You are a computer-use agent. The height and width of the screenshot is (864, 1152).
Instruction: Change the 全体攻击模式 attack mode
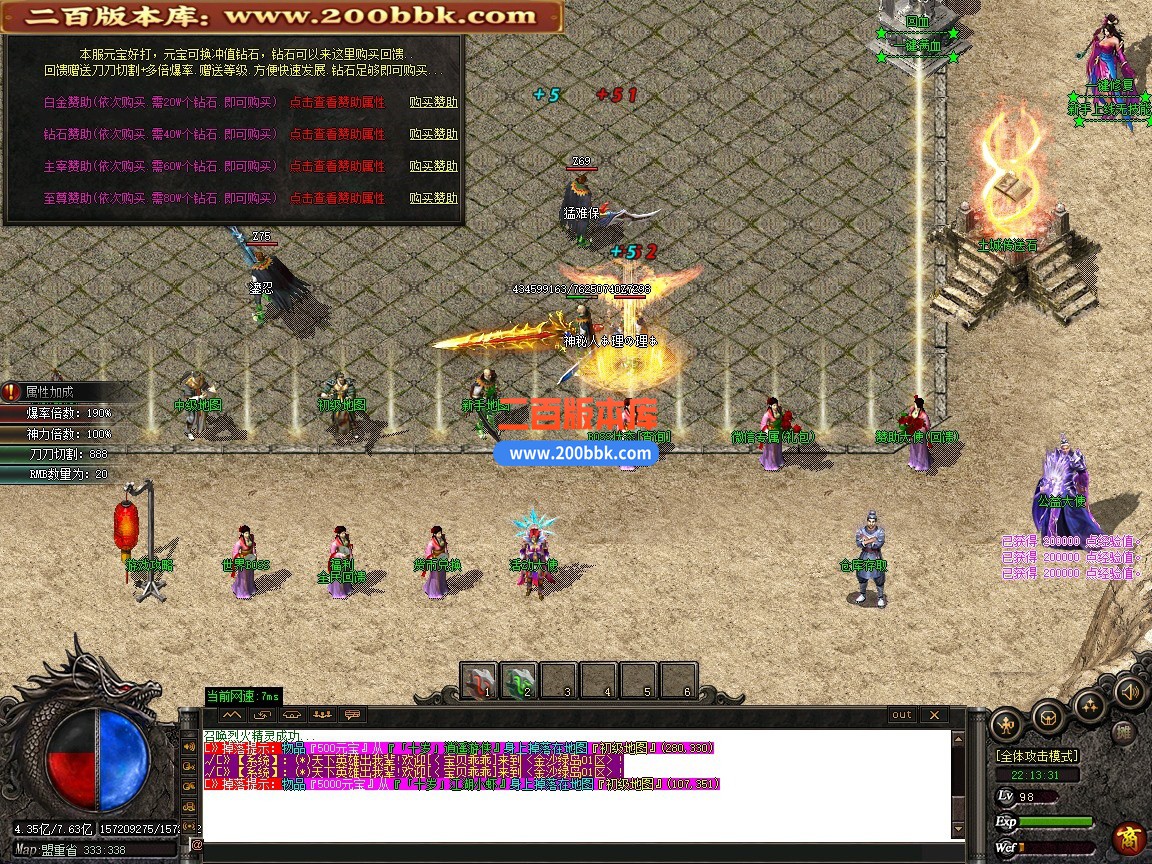point(1036,756)
